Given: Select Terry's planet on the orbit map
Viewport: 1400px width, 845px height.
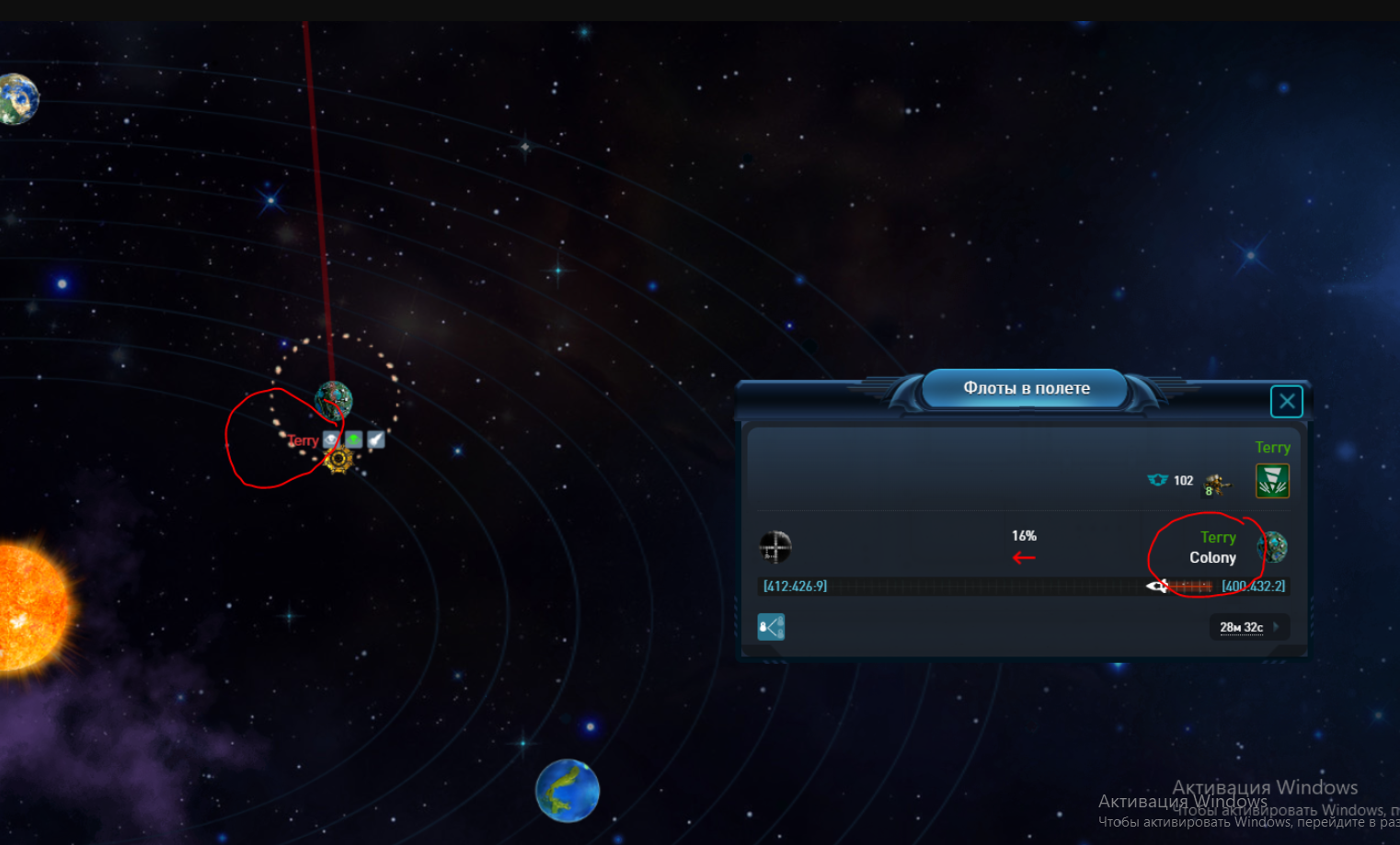Looking at the screenshot, I should tap(333, 401).
